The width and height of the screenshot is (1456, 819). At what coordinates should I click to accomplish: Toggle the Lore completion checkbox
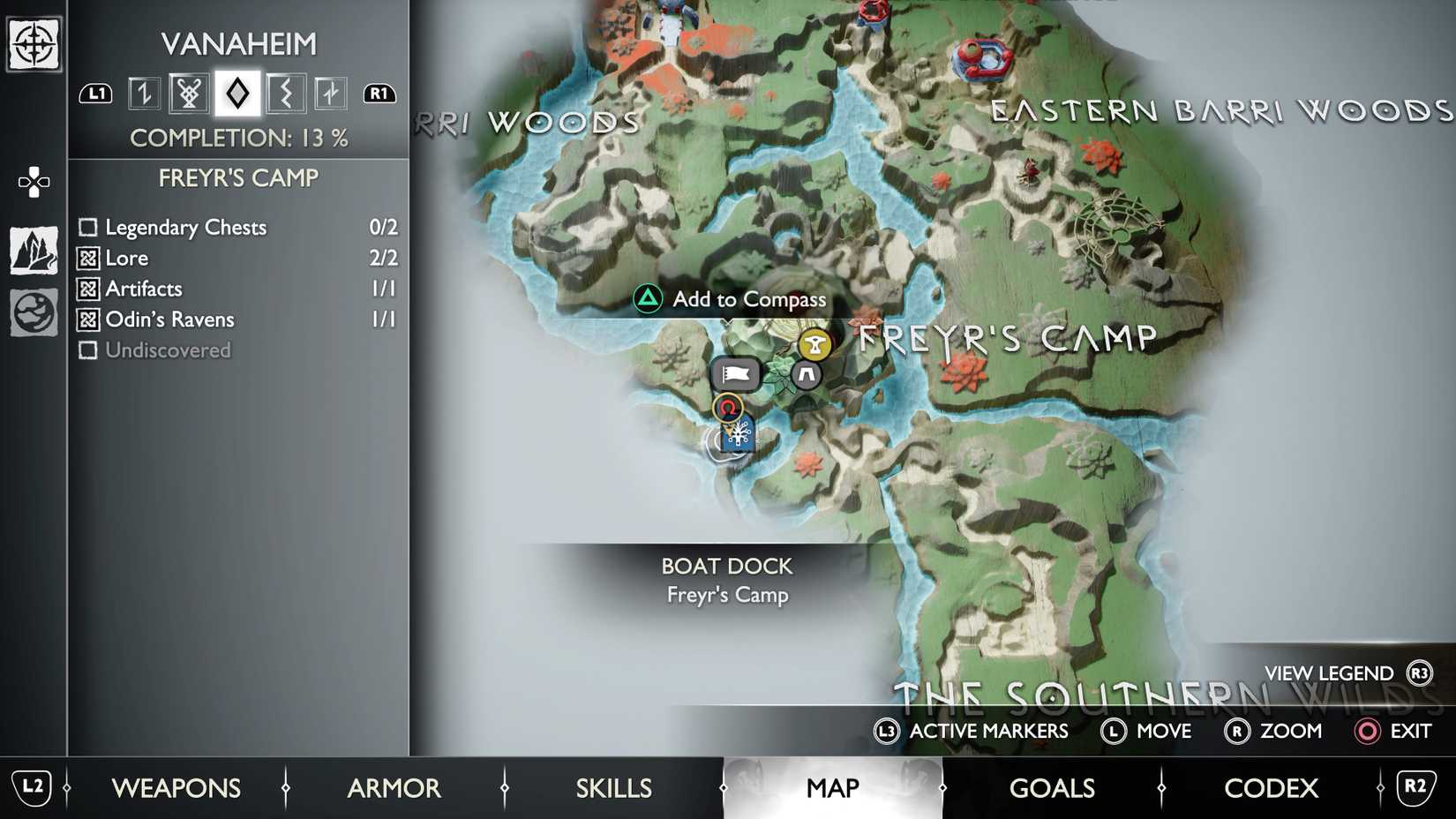87,258
